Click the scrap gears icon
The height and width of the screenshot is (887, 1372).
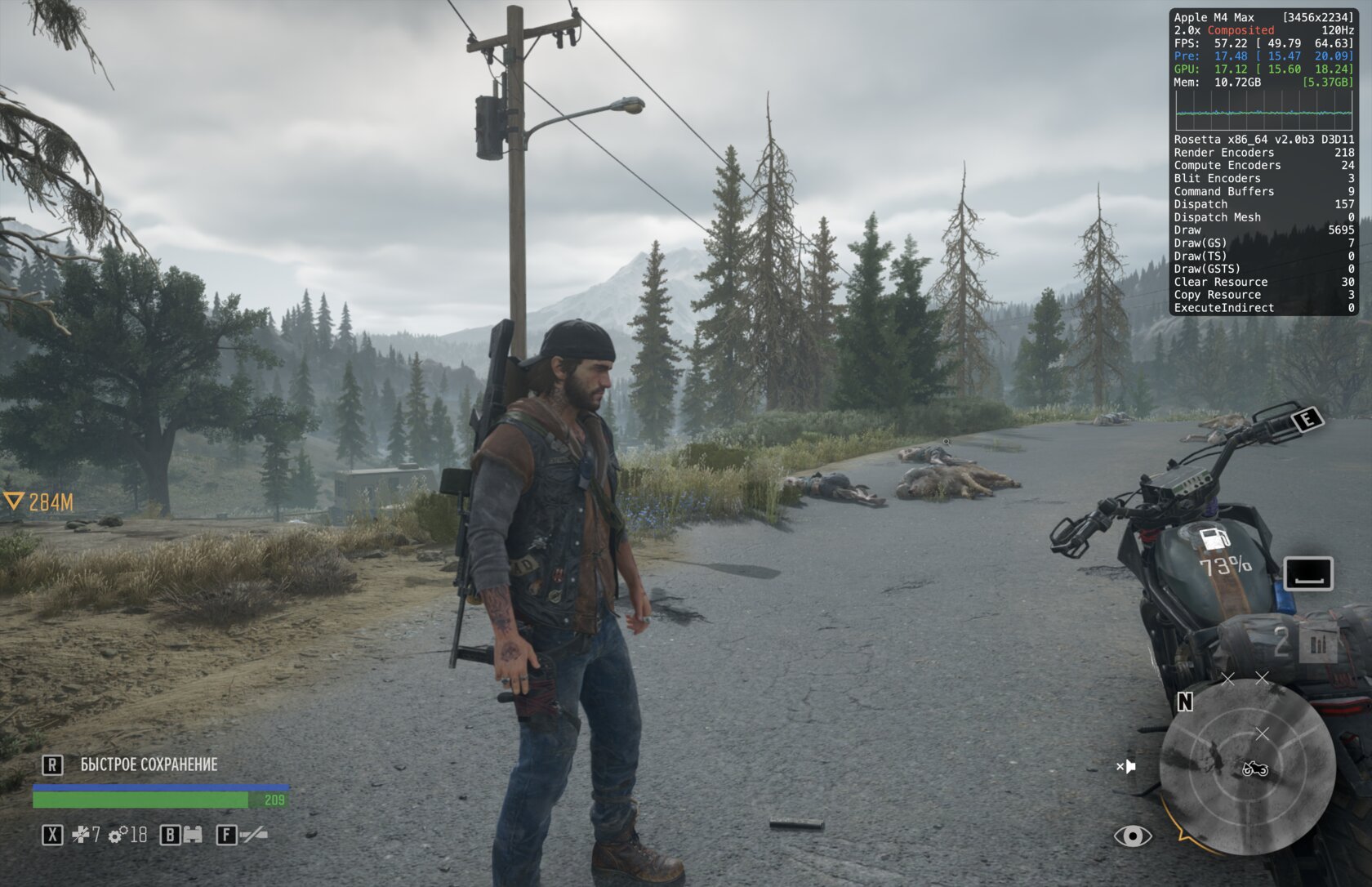coord(118,835)
